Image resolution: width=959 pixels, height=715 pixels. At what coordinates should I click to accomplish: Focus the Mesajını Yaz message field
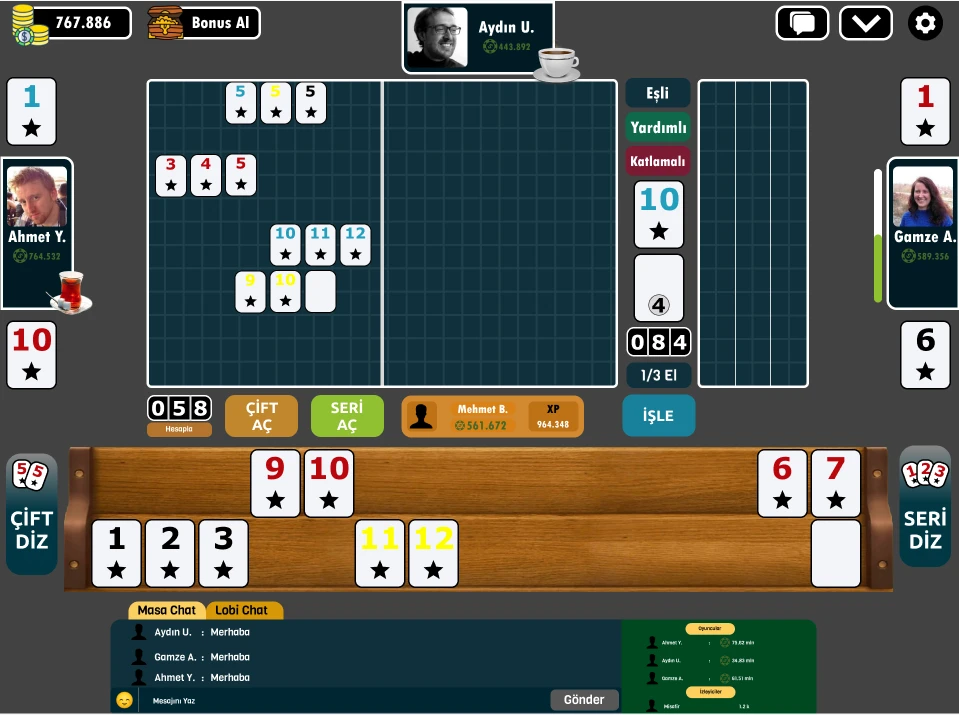pyautogui.click(x=340, y=700)
